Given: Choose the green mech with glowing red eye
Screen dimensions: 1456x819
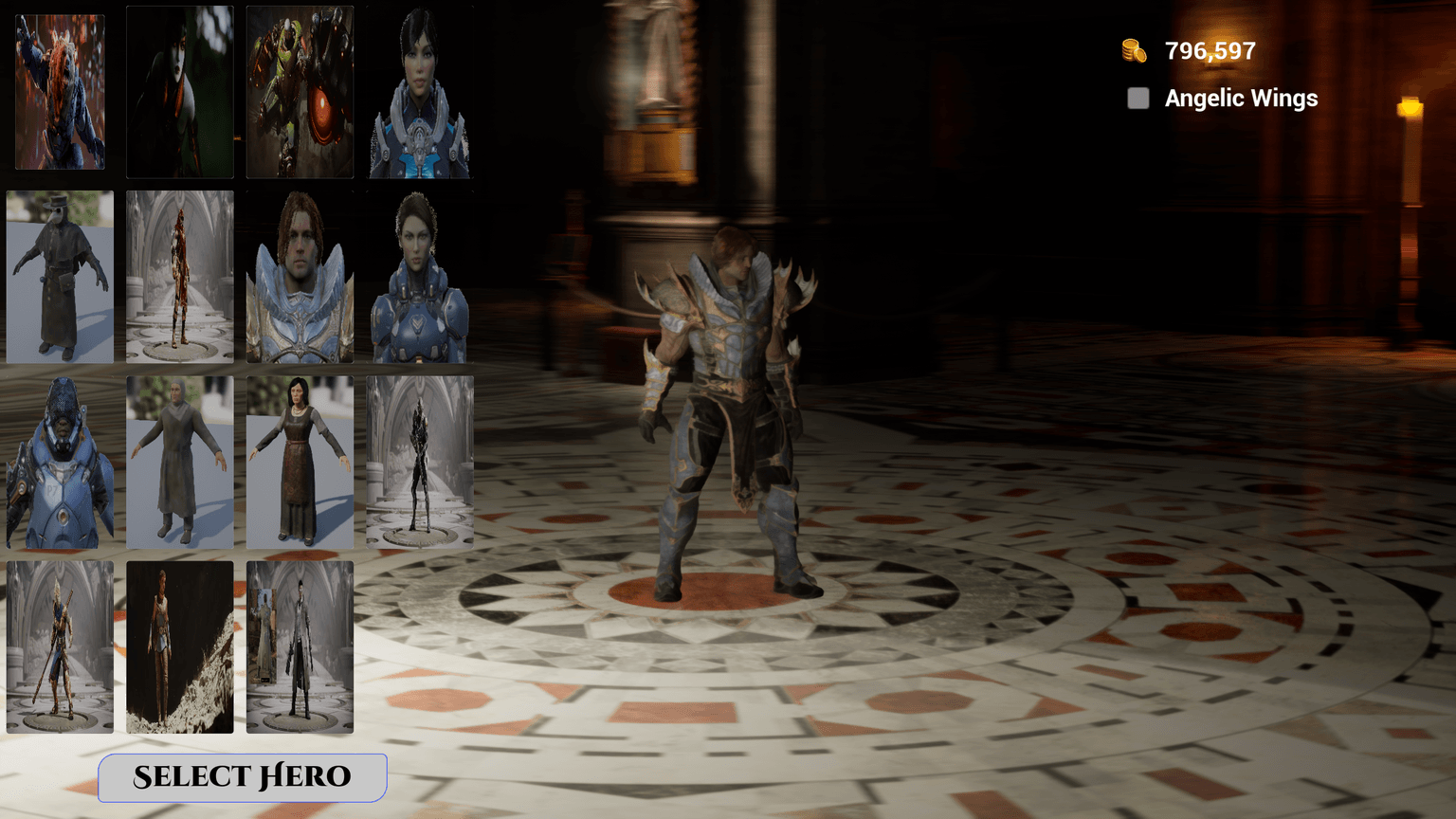Looking at the screenshot, I should click(299, 90).
